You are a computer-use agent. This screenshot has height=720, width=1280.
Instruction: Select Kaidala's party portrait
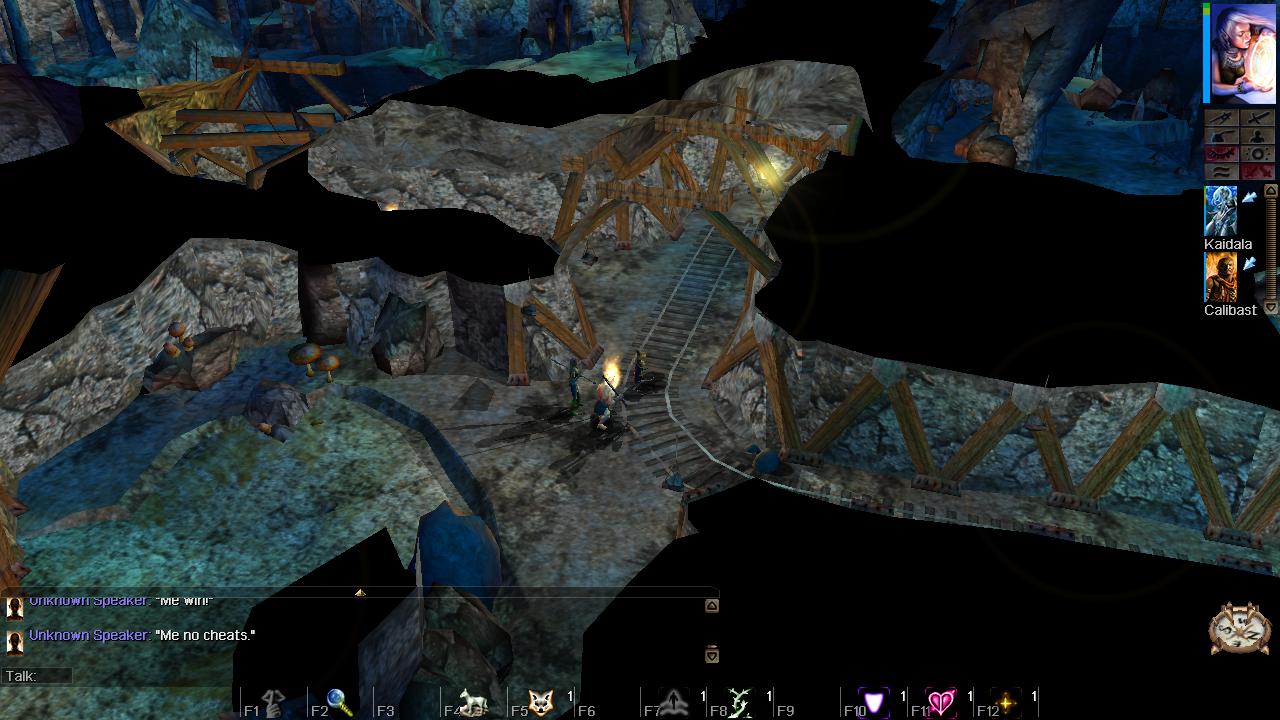(x=1220, y=211)
